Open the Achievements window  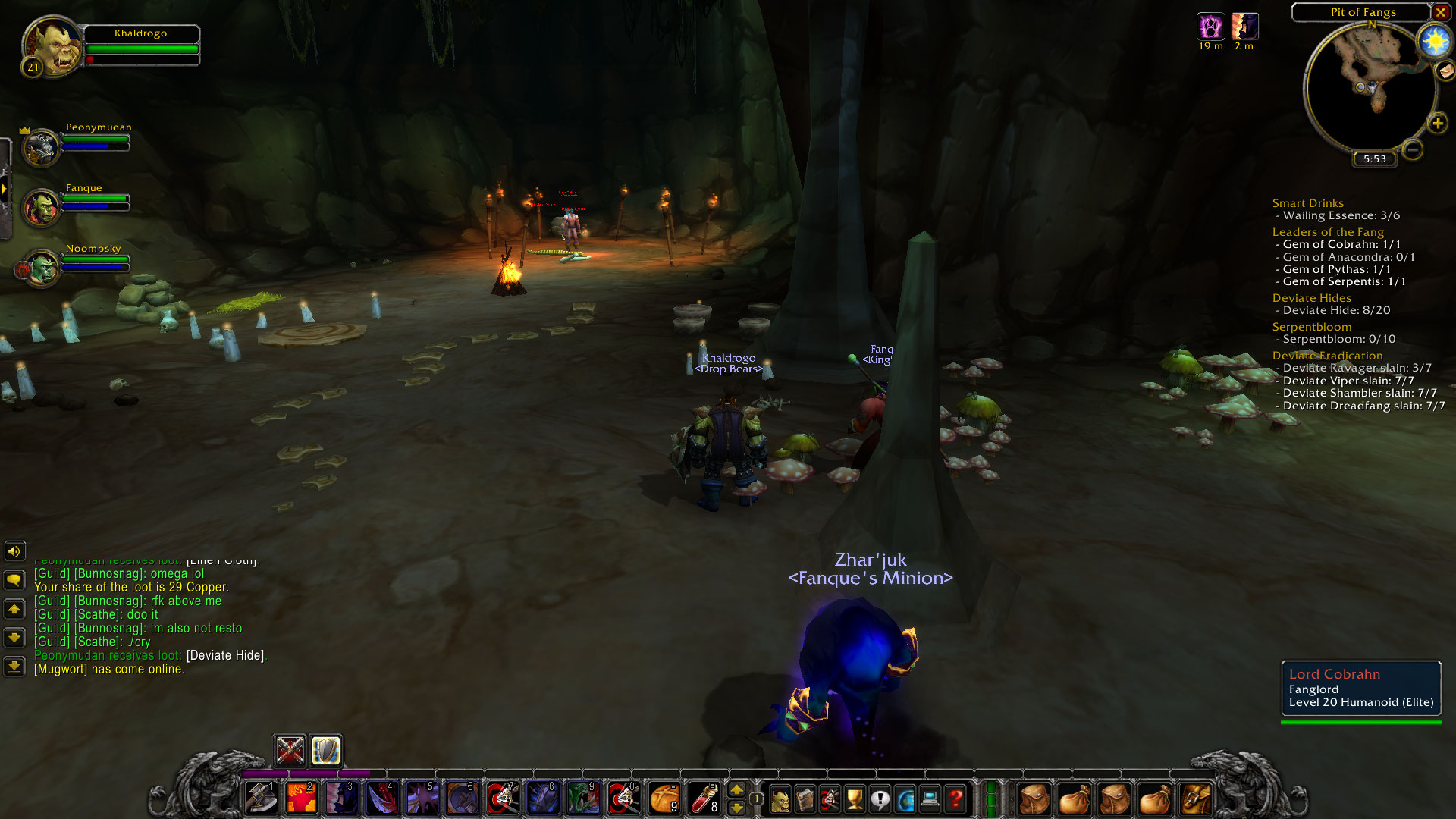[x=855, y=799]
